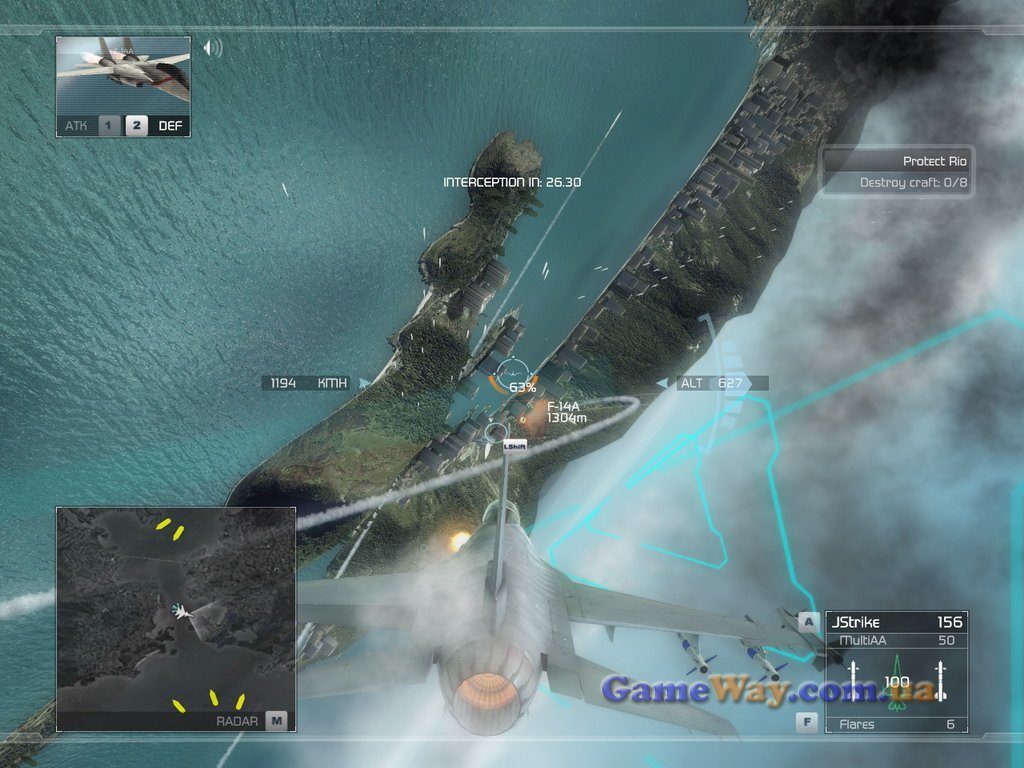
Task: Toggle the speaker voice icon
Action: click(212, 47)
